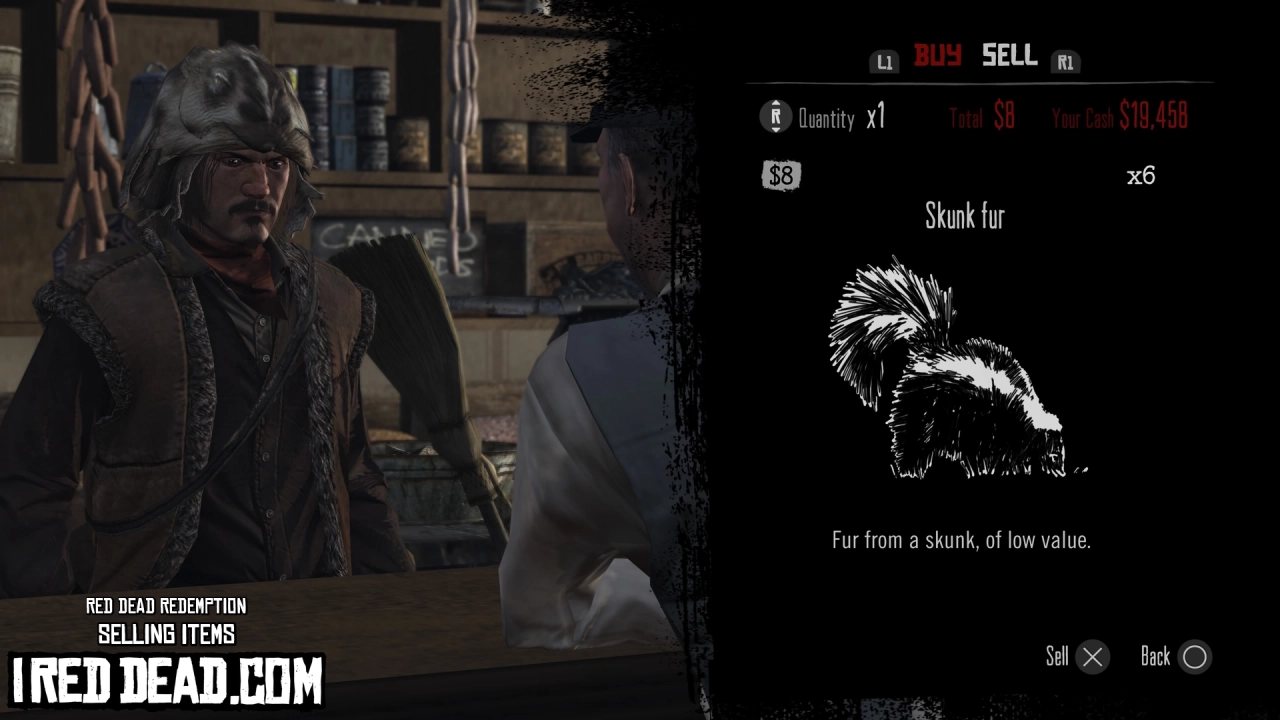This screenshot has height=720, width=1280.
Task: Select the Skunk fur item title
Action: (x=964, y=218)
